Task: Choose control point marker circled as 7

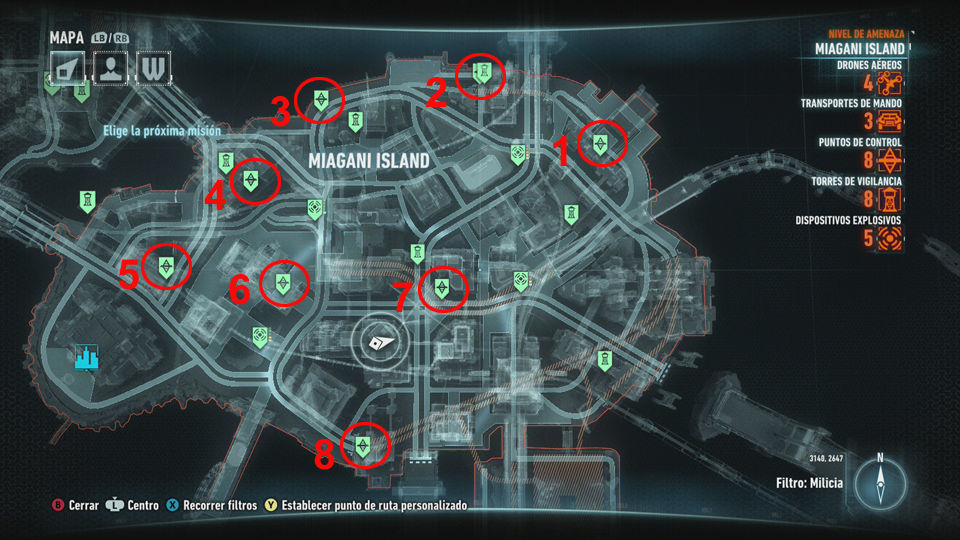Action: click(x=441, y=288)
